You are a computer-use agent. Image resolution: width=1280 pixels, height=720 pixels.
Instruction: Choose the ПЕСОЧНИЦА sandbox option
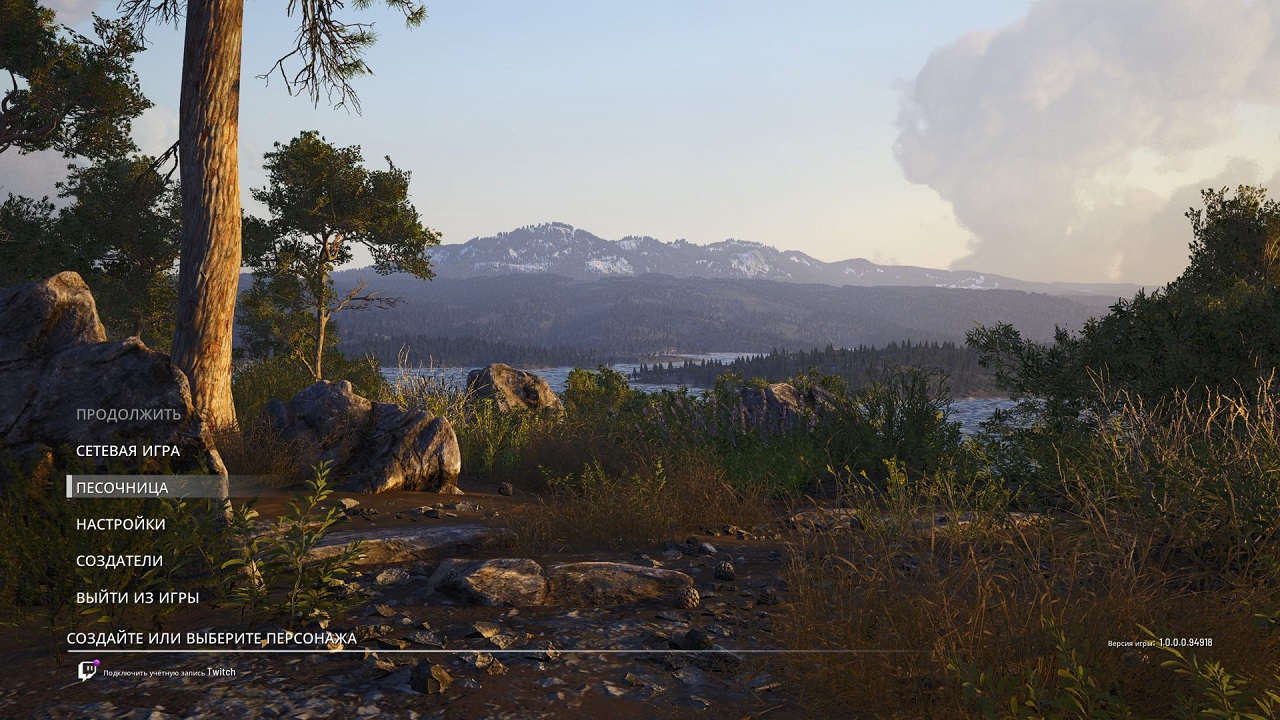(x=122, y=488)
